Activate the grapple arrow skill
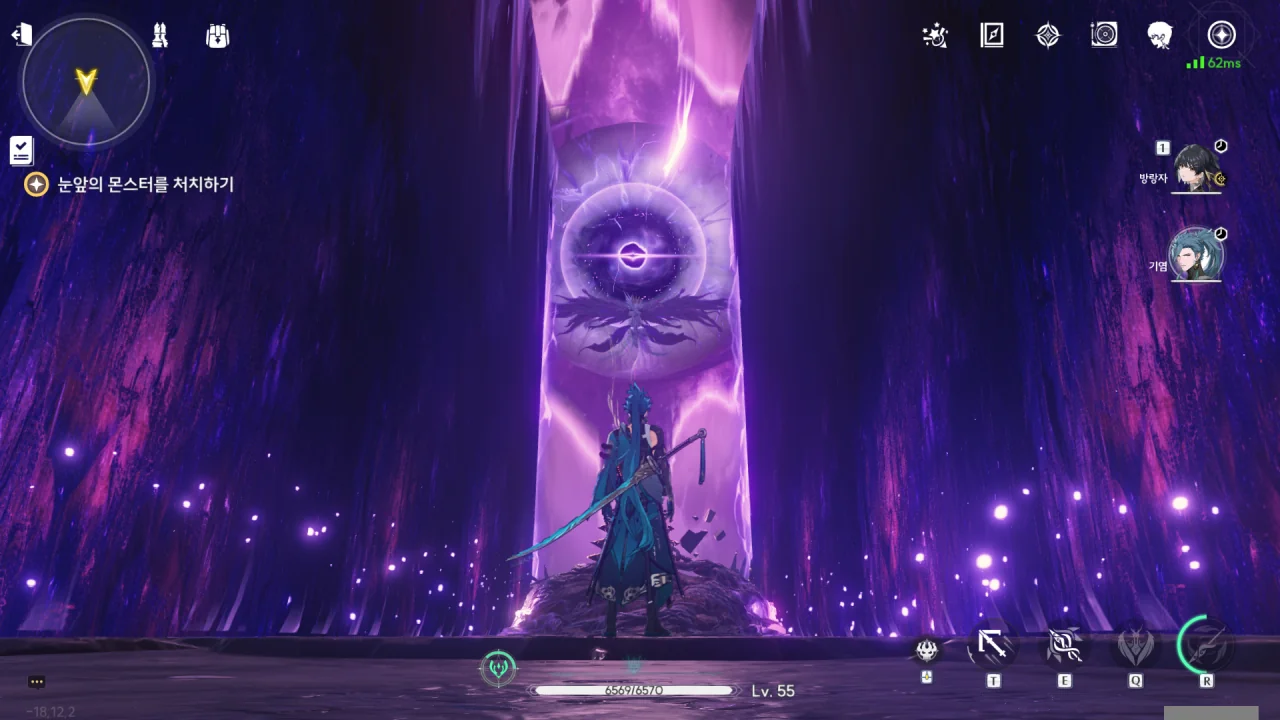Screen dimensions: 1280x720 click(x=992, y=646)
